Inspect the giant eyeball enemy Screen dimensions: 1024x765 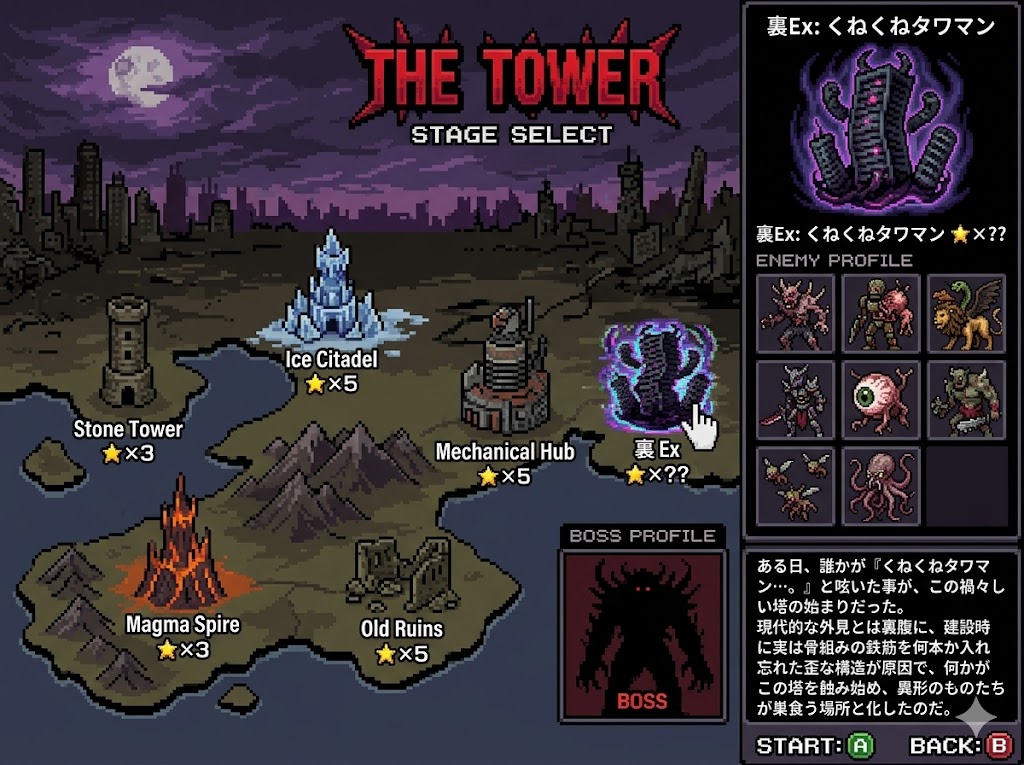click(x=880, y=399)
